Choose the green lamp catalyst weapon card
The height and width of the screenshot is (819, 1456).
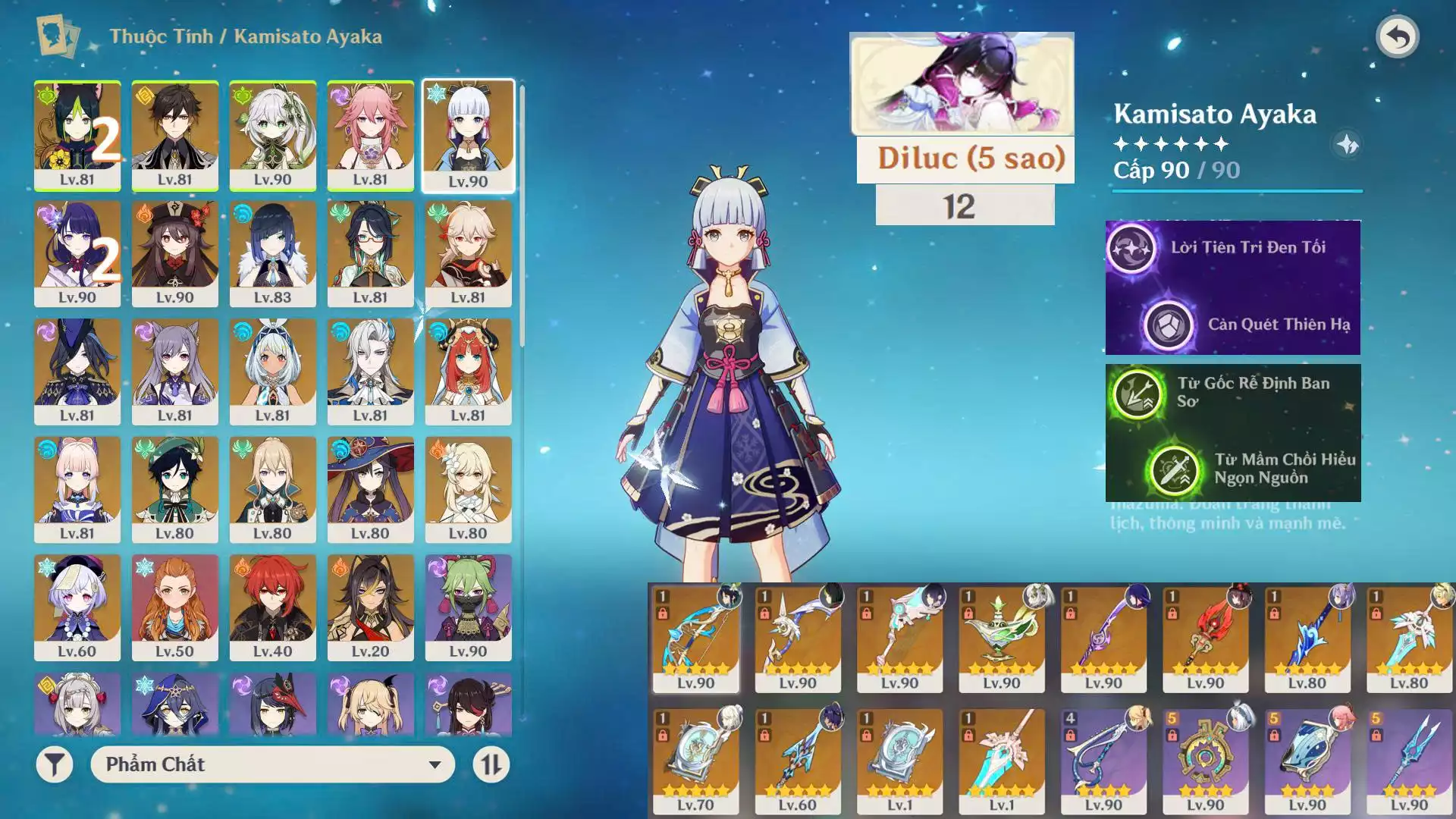[x=1001, y=637]
